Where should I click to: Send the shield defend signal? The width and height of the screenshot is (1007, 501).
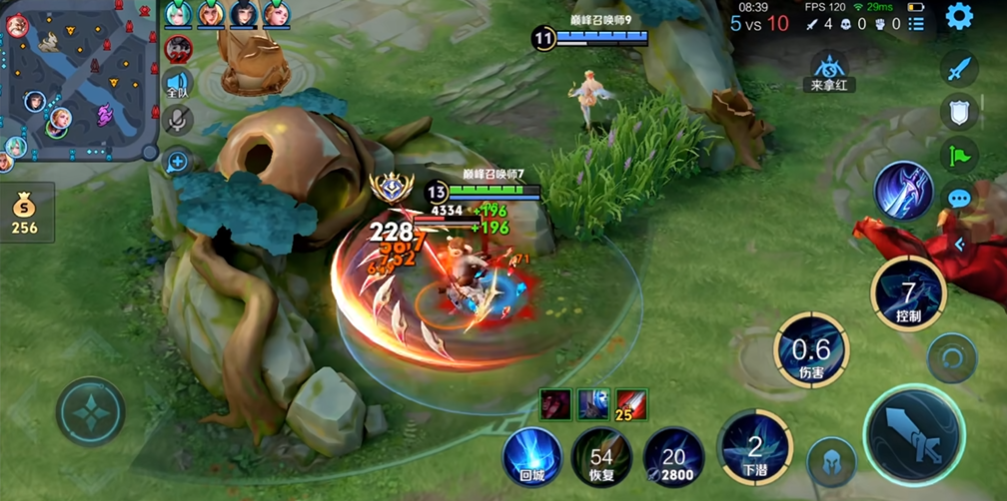(x=959, y=112)
